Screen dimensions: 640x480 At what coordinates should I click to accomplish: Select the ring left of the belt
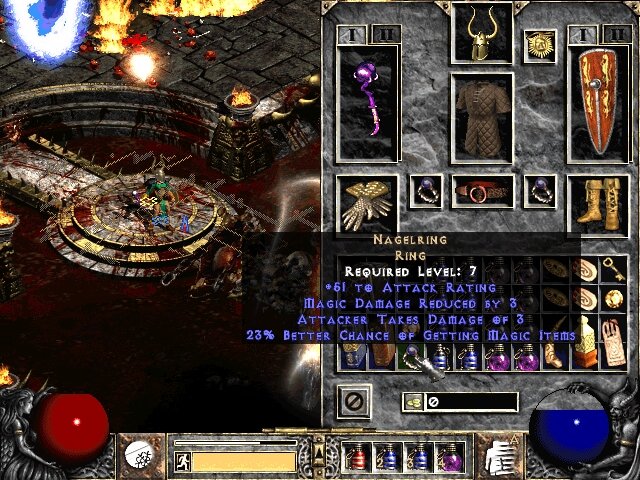[427, 190]
